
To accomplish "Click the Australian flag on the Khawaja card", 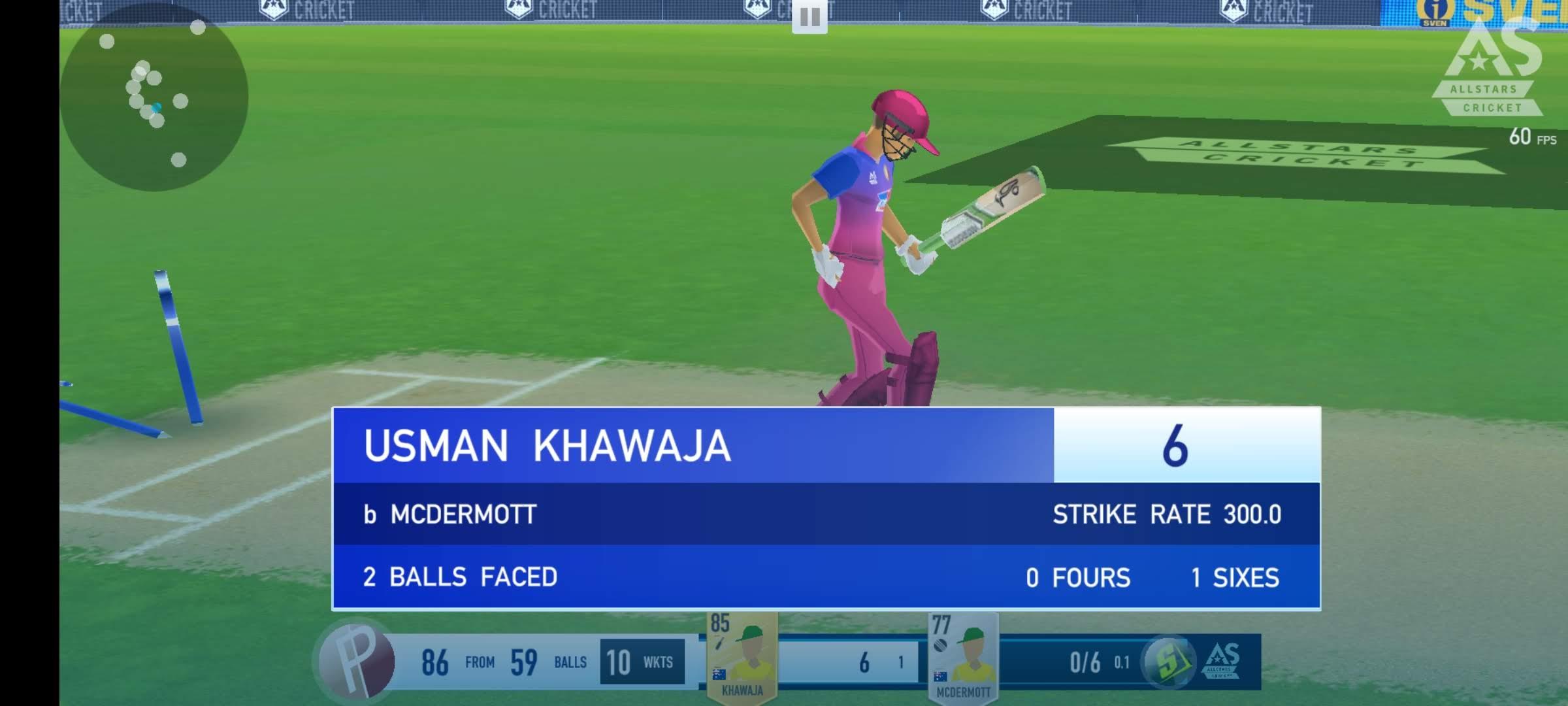I will coord(719,675).
